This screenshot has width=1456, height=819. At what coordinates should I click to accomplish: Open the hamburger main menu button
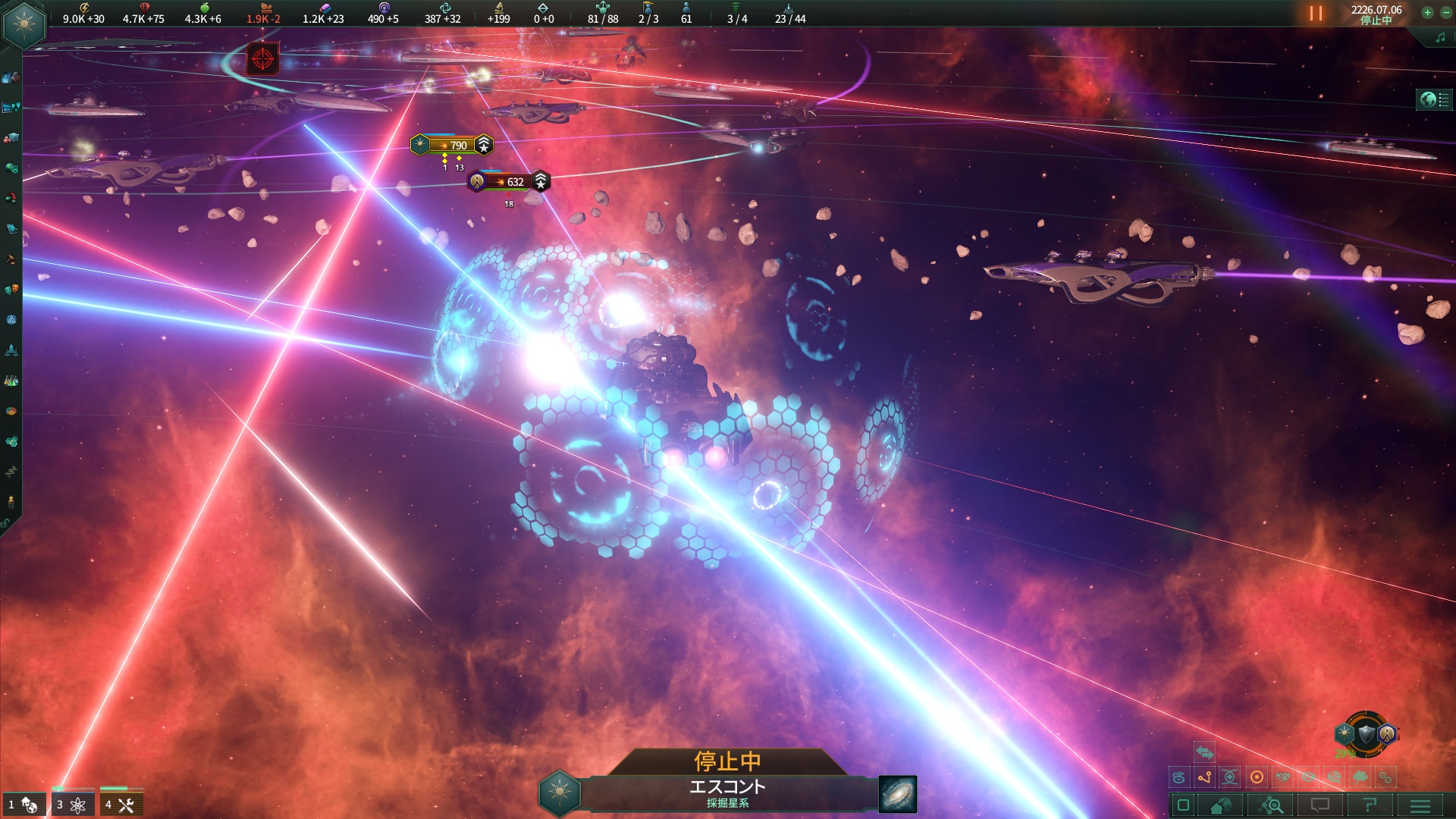[1420, 805]
